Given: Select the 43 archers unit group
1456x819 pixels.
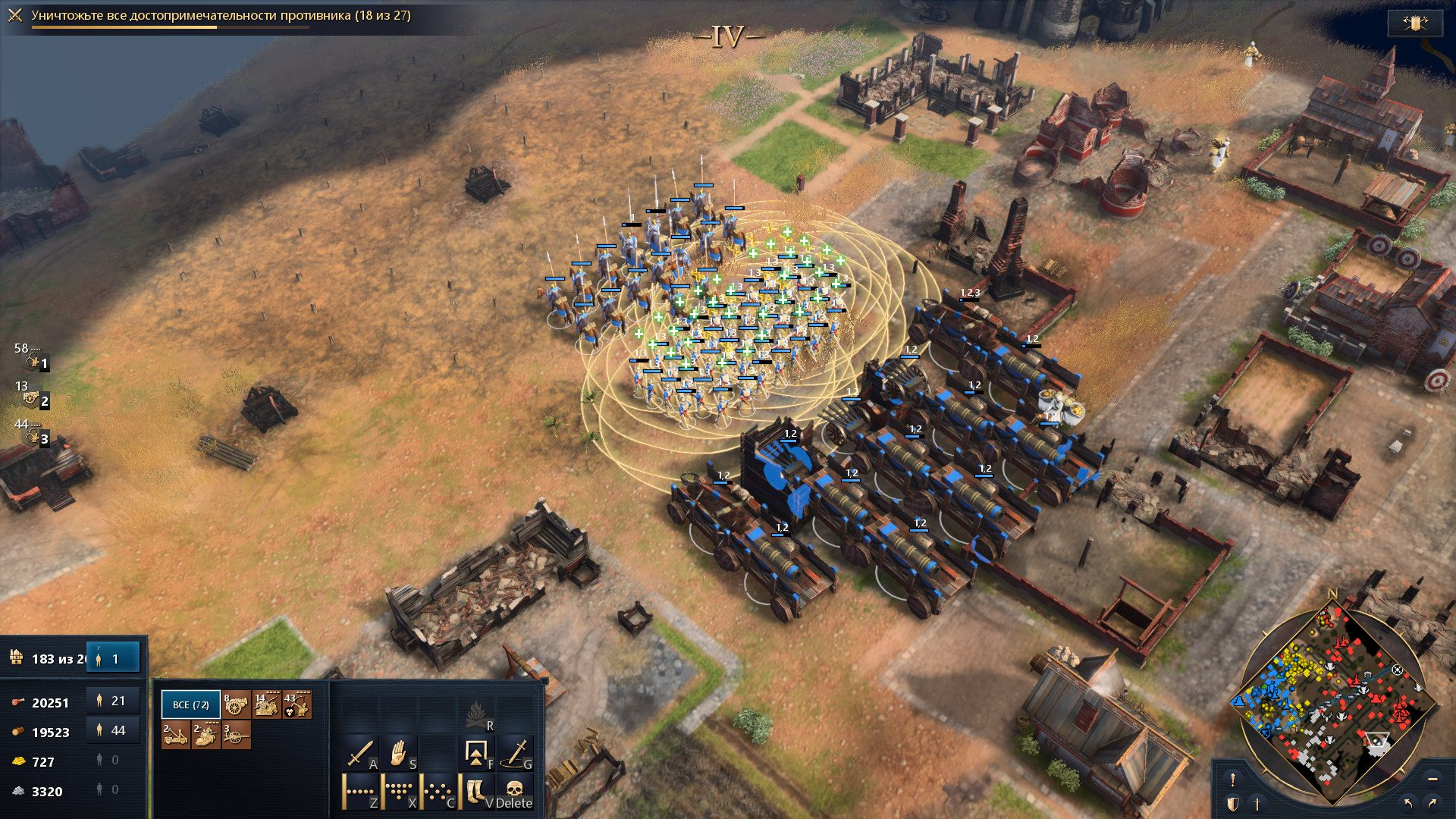Looking at the screenshot, I should [x=297, y=705].
